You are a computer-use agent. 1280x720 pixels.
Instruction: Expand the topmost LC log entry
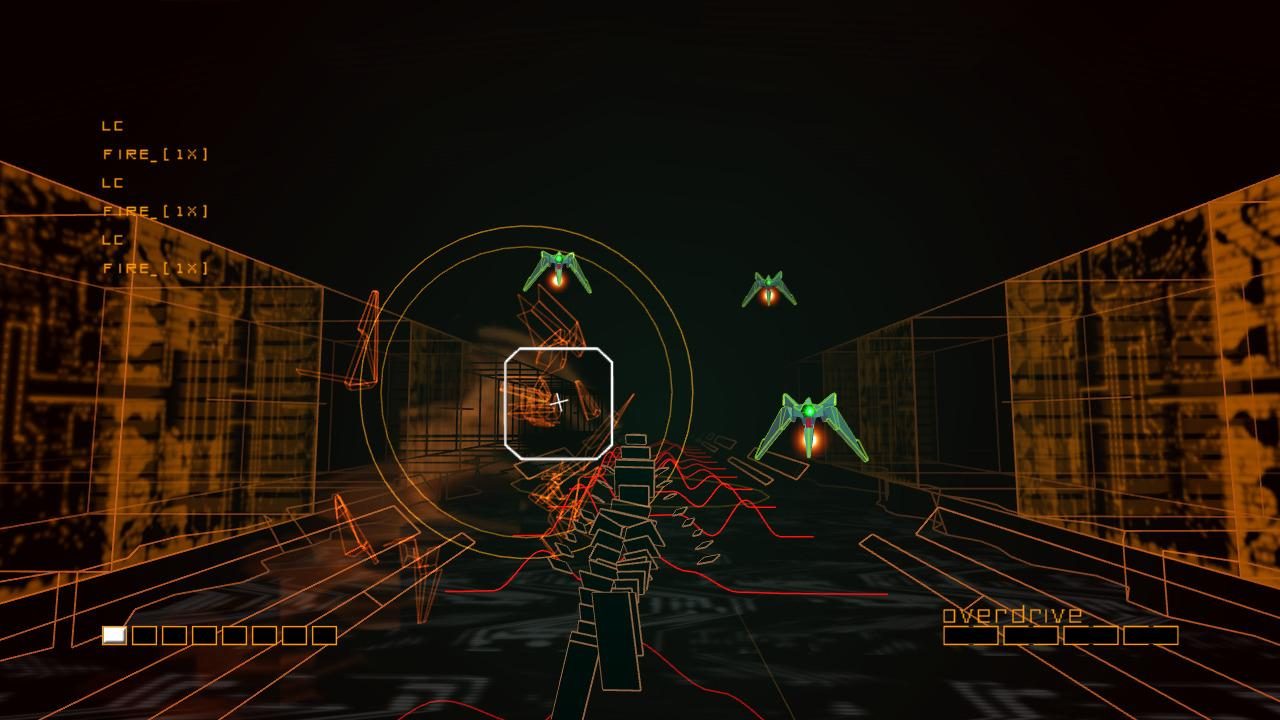[112, 126]
